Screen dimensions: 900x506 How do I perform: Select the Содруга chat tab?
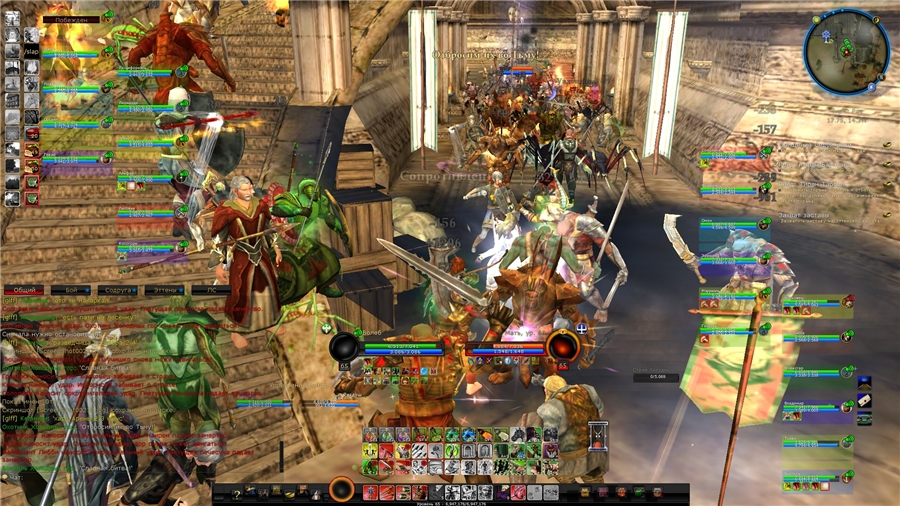[x=115, y=290]
